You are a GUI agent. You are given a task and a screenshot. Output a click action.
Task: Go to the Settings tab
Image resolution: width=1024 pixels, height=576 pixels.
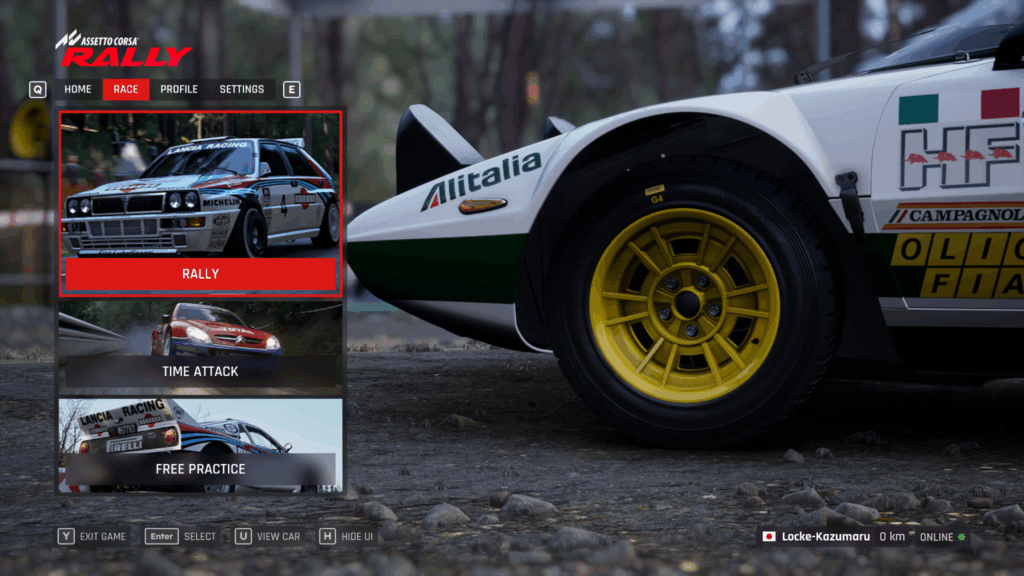(x=242, y=89)
